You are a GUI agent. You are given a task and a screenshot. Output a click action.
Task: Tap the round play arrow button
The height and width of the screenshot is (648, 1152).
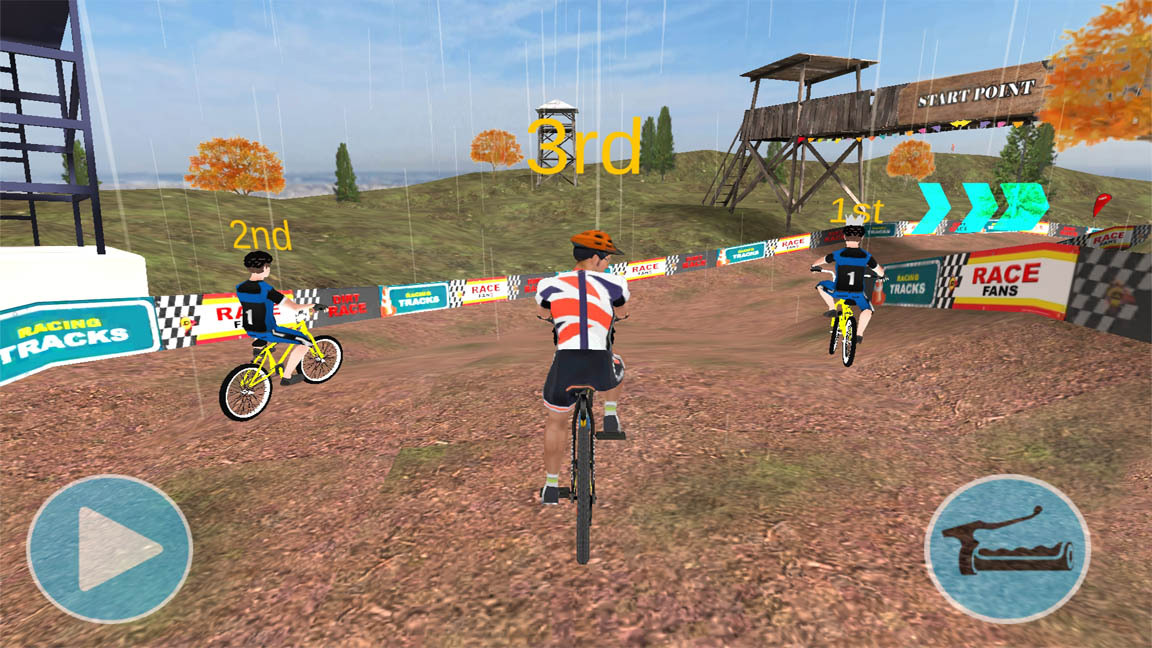pos(109,549)
